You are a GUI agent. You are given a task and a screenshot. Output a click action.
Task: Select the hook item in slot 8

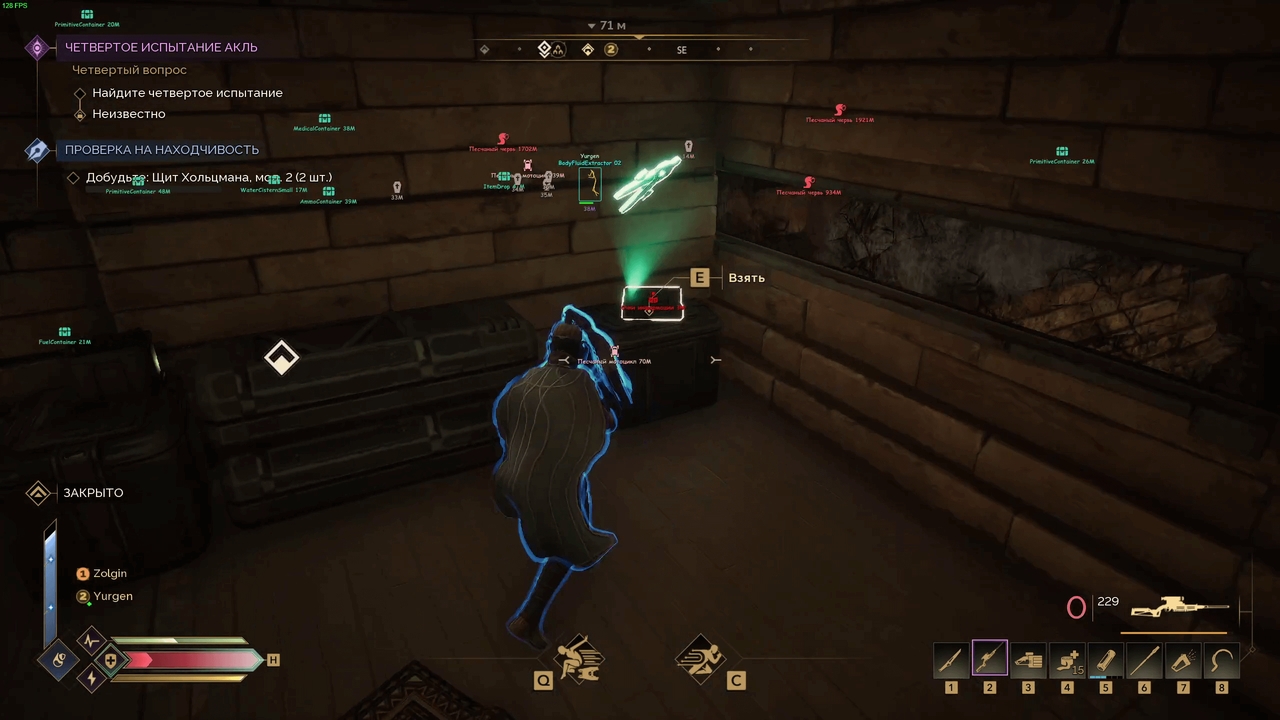(x=1220, y=658)
